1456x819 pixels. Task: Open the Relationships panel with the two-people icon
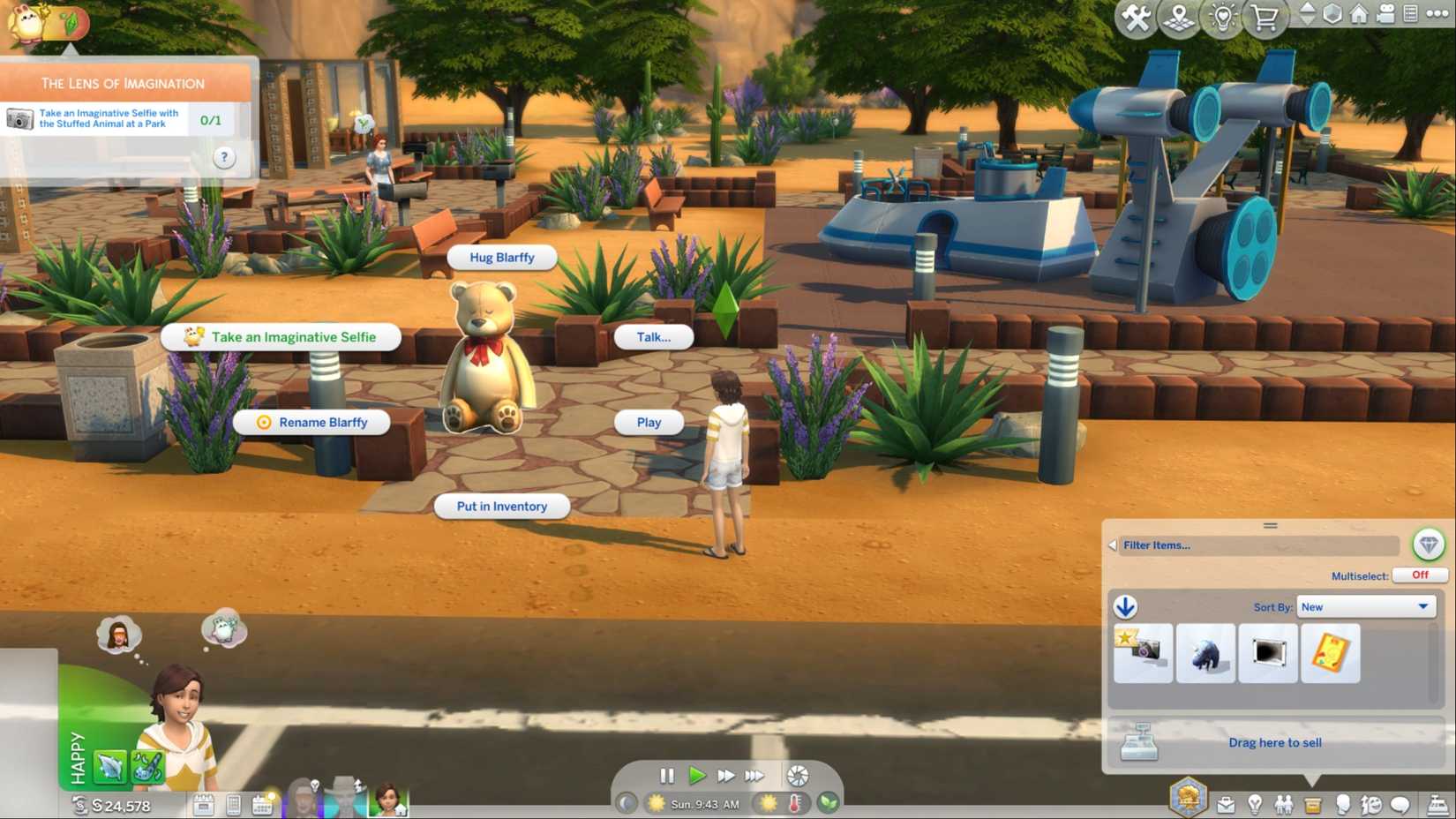(x=1285, y=805)
